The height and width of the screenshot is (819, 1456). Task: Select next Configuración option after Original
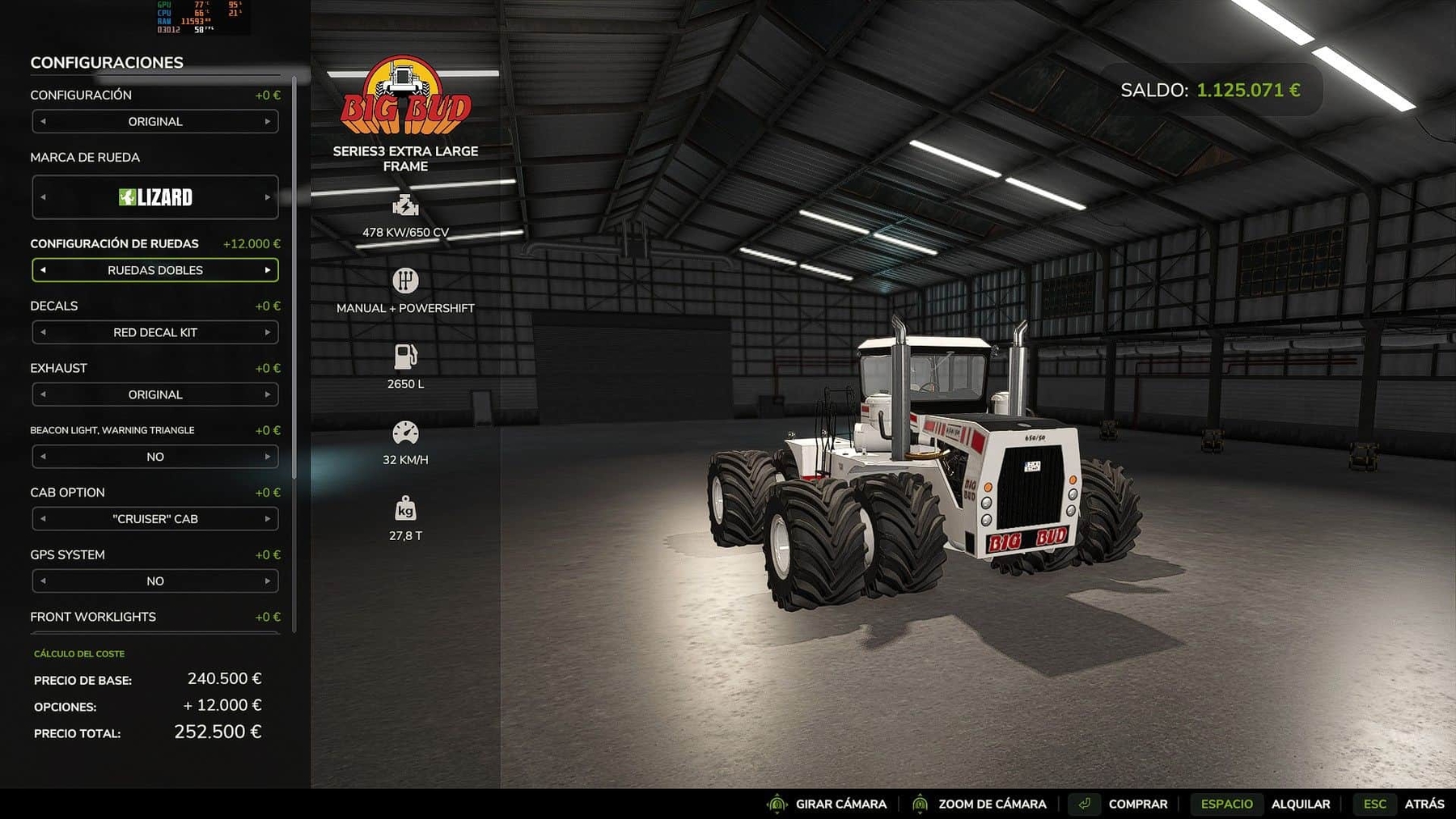point(267,121)
